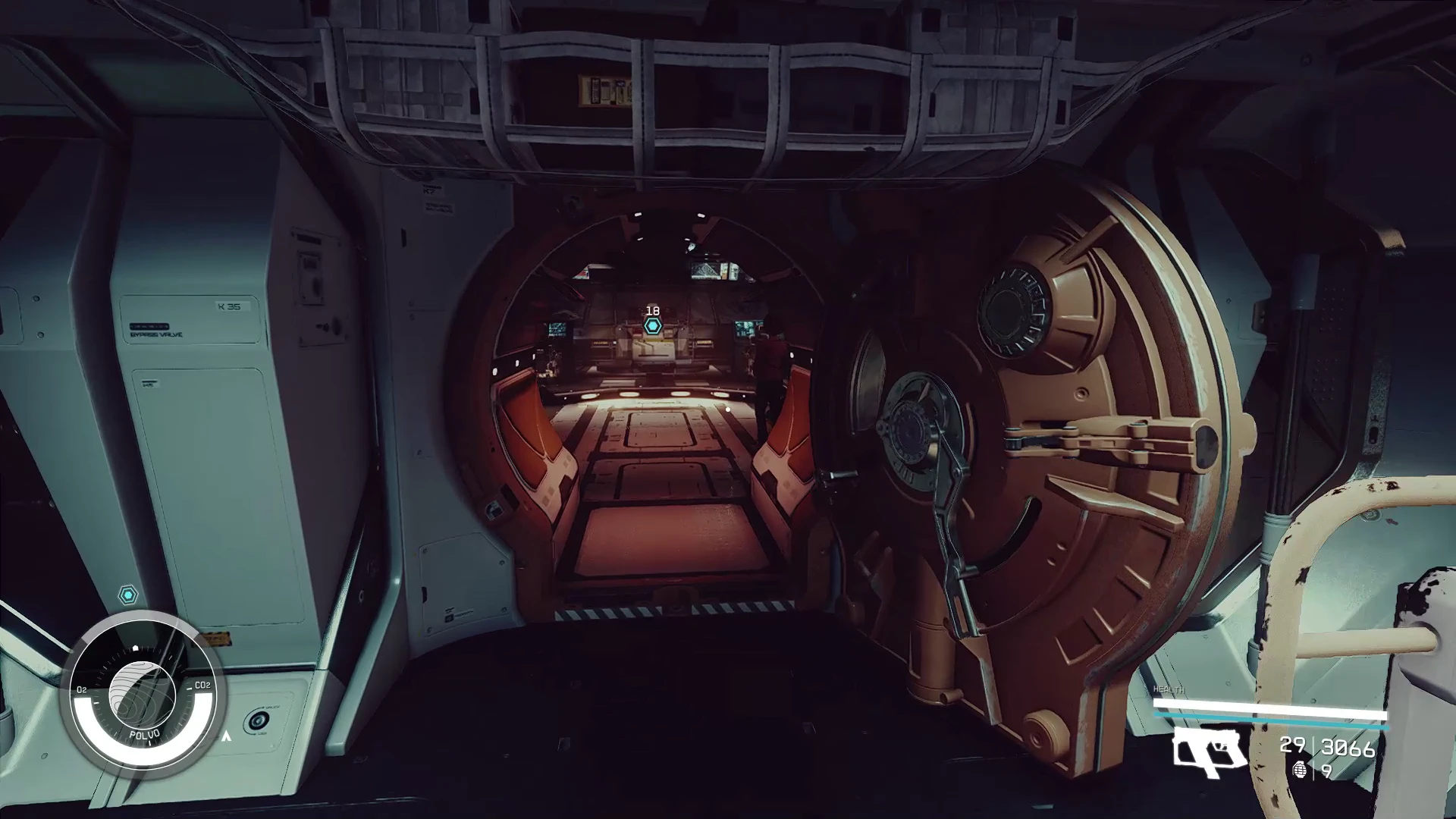Click the POLVO location label on the watch
Screen dimensions: 1456x819
point(144,735)
